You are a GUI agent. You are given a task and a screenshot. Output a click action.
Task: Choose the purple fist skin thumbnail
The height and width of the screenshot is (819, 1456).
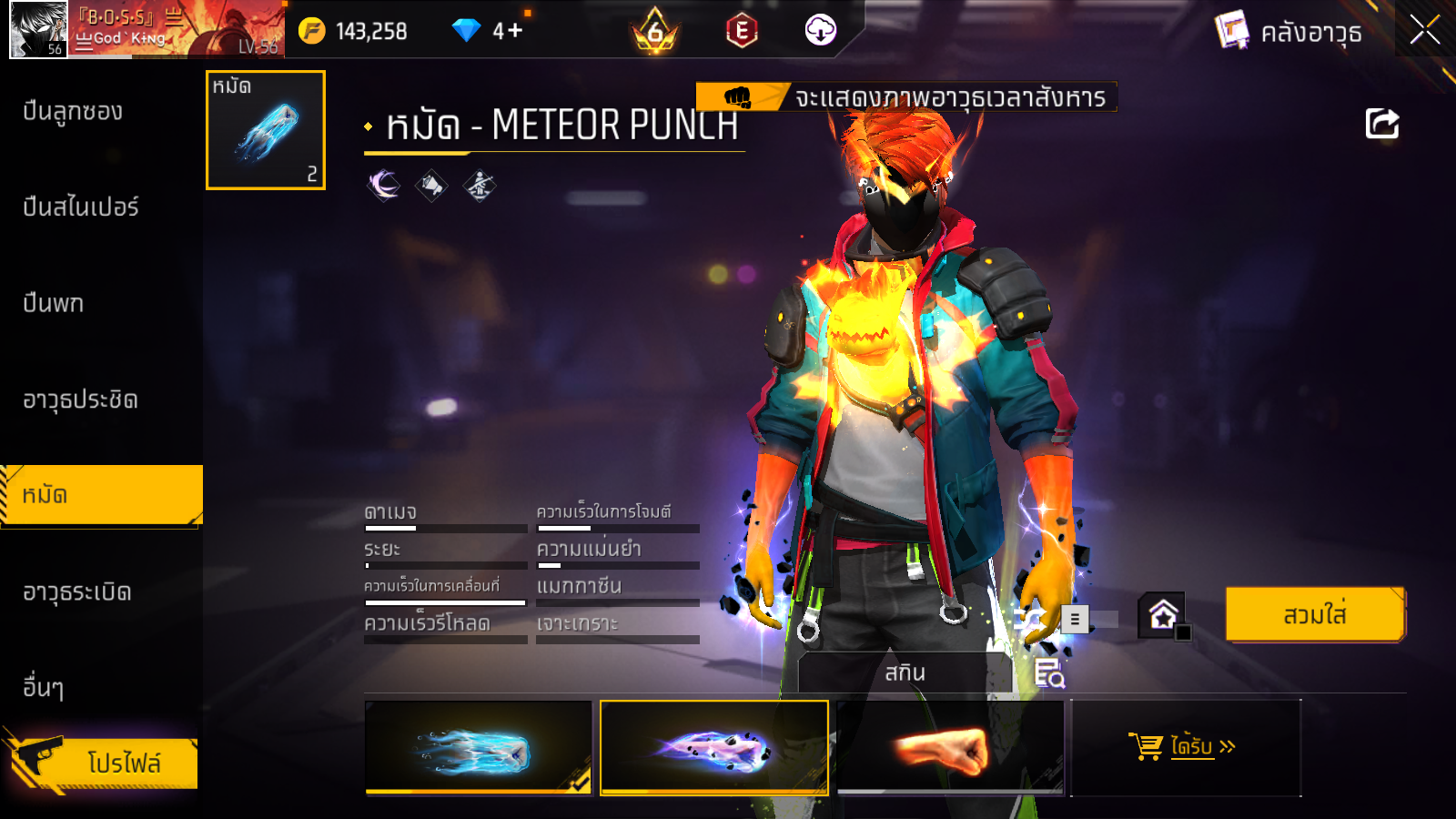714,748
